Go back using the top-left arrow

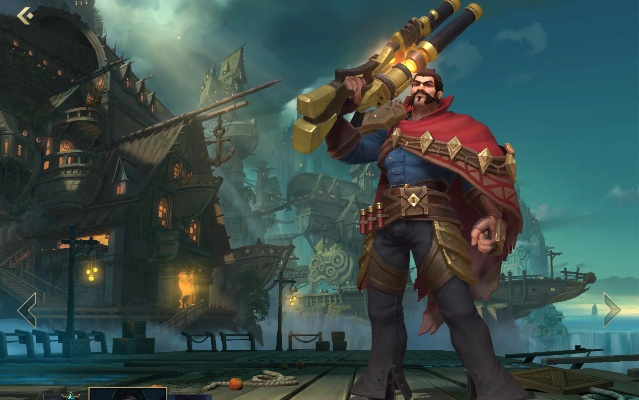pyautogui.click(x=25, y=15)
